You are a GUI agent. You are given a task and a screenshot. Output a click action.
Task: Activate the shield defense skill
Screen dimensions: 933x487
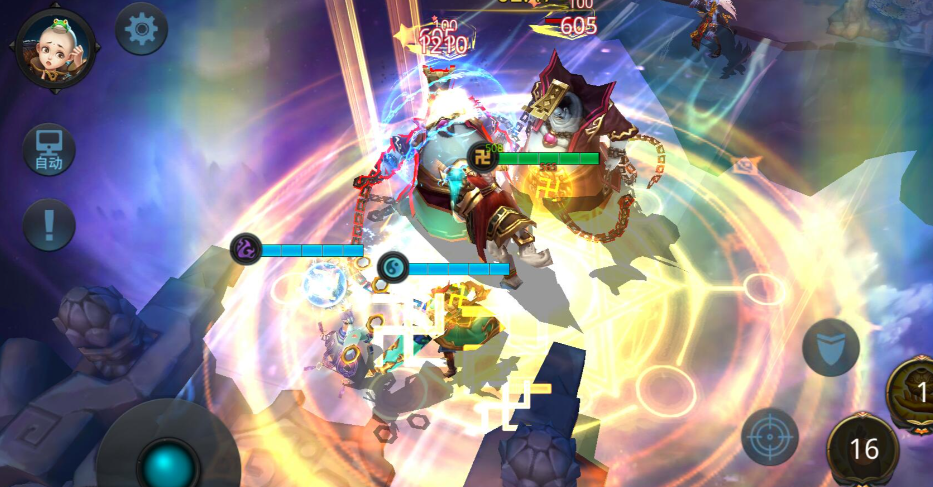click(x=830, y=348)
